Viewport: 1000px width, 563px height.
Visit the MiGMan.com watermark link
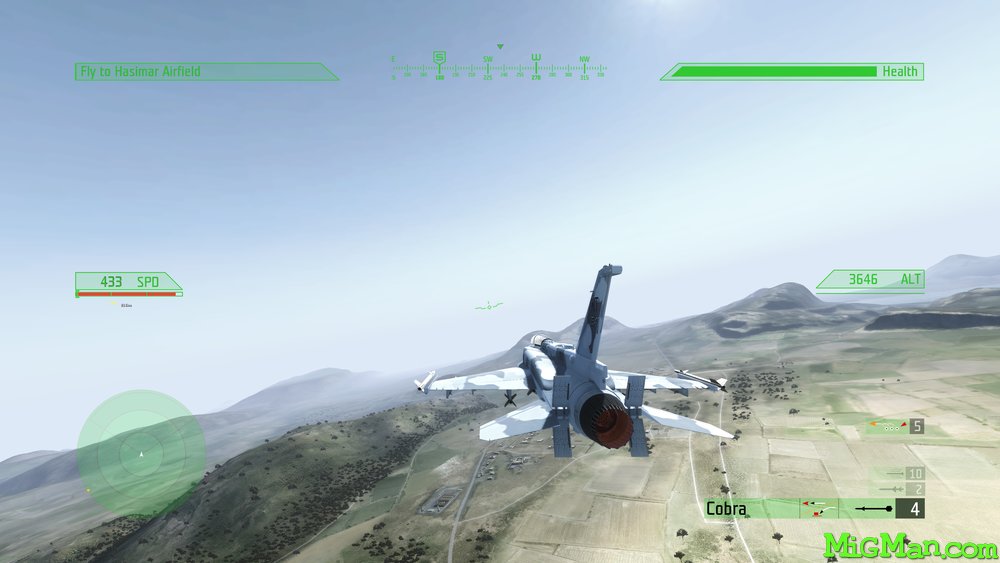(910, 545)
